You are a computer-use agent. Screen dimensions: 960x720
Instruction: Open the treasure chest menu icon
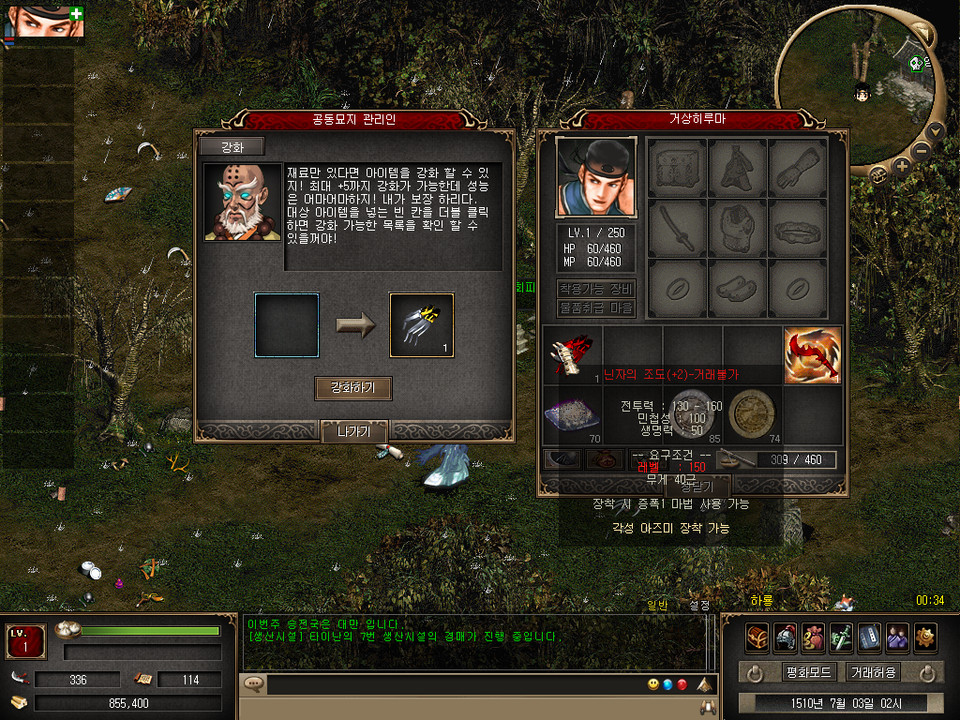tap(757, 637)
